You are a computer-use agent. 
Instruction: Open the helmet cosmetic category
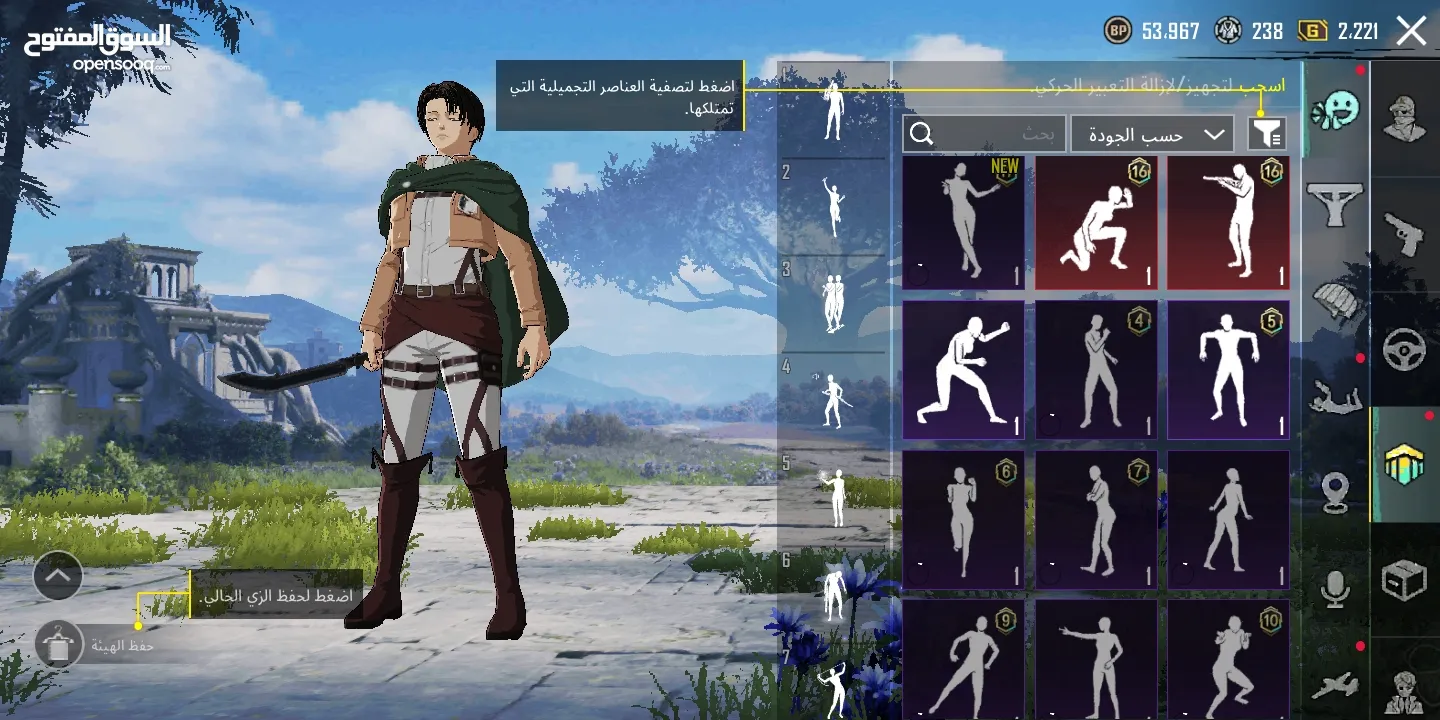tap(1405, 115)
